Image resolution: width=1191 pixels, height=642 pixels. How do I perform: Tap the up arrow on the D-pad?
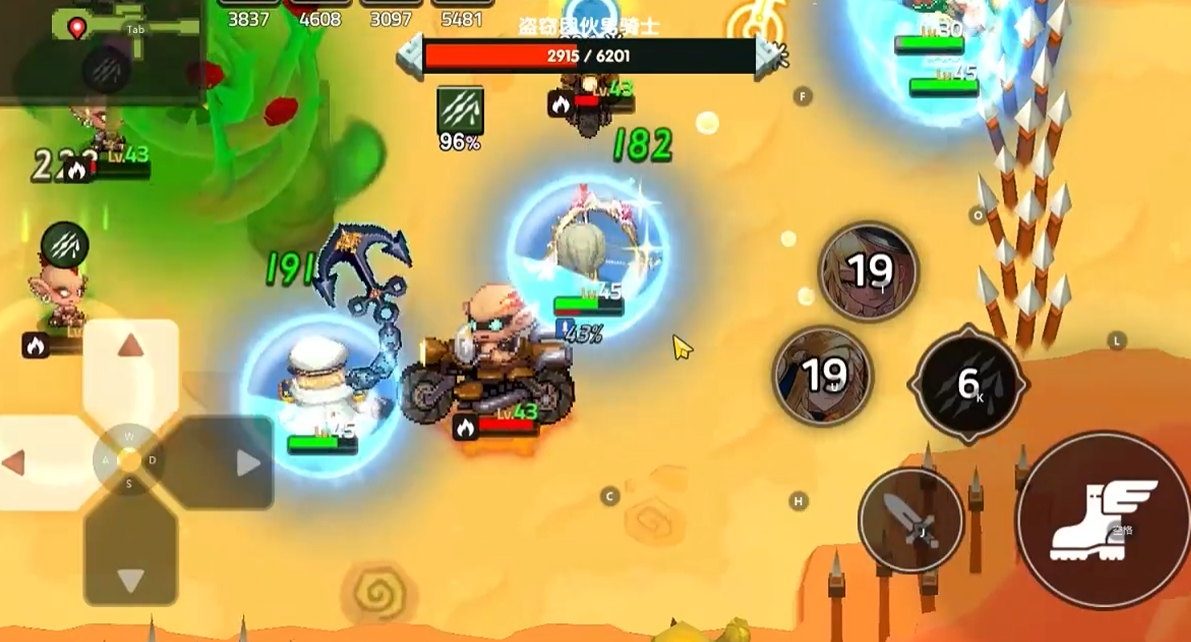(x=130, y=349)
